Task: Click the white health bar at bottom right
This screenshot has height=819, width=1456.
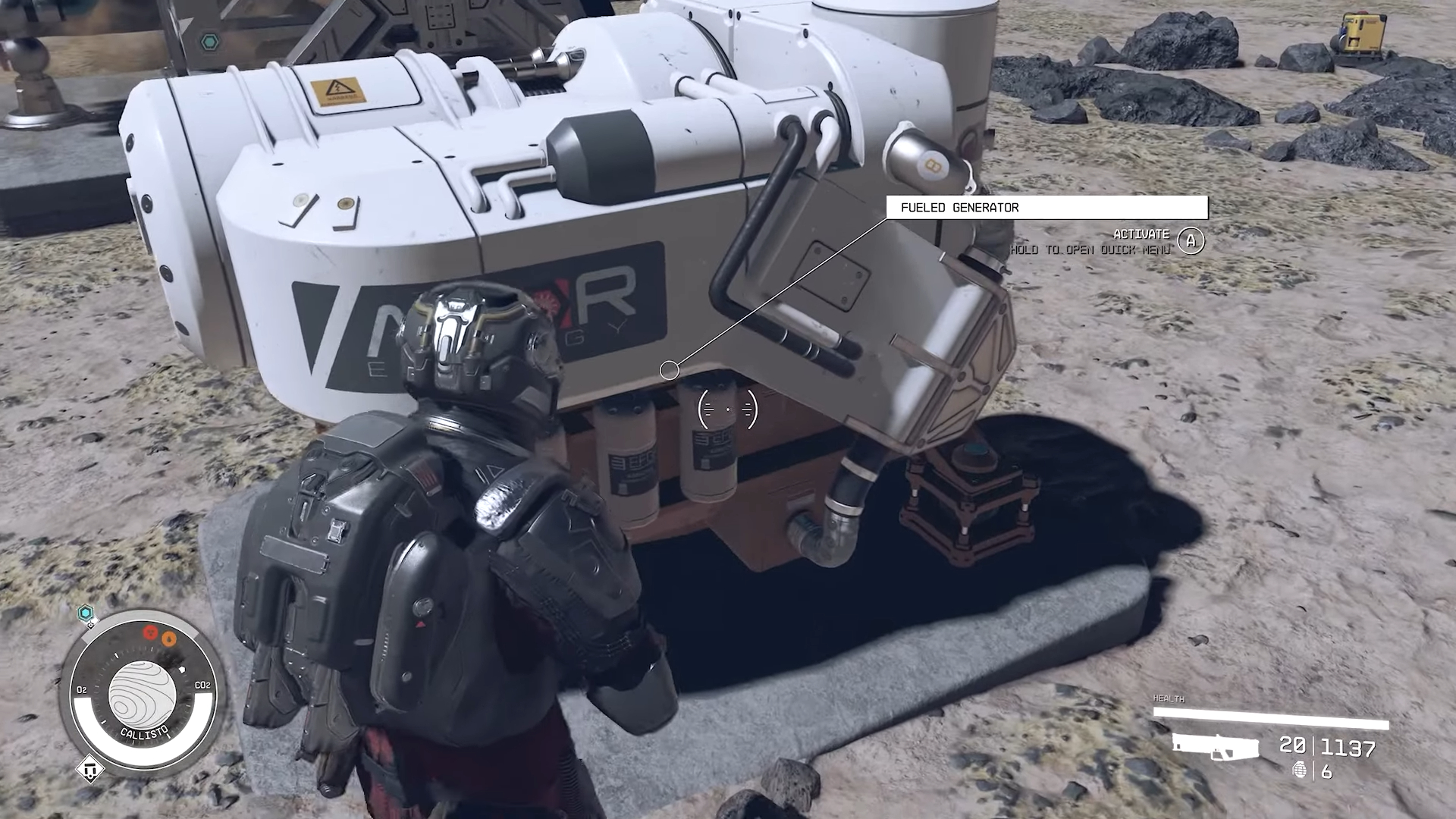Action: pos(1270,717)
